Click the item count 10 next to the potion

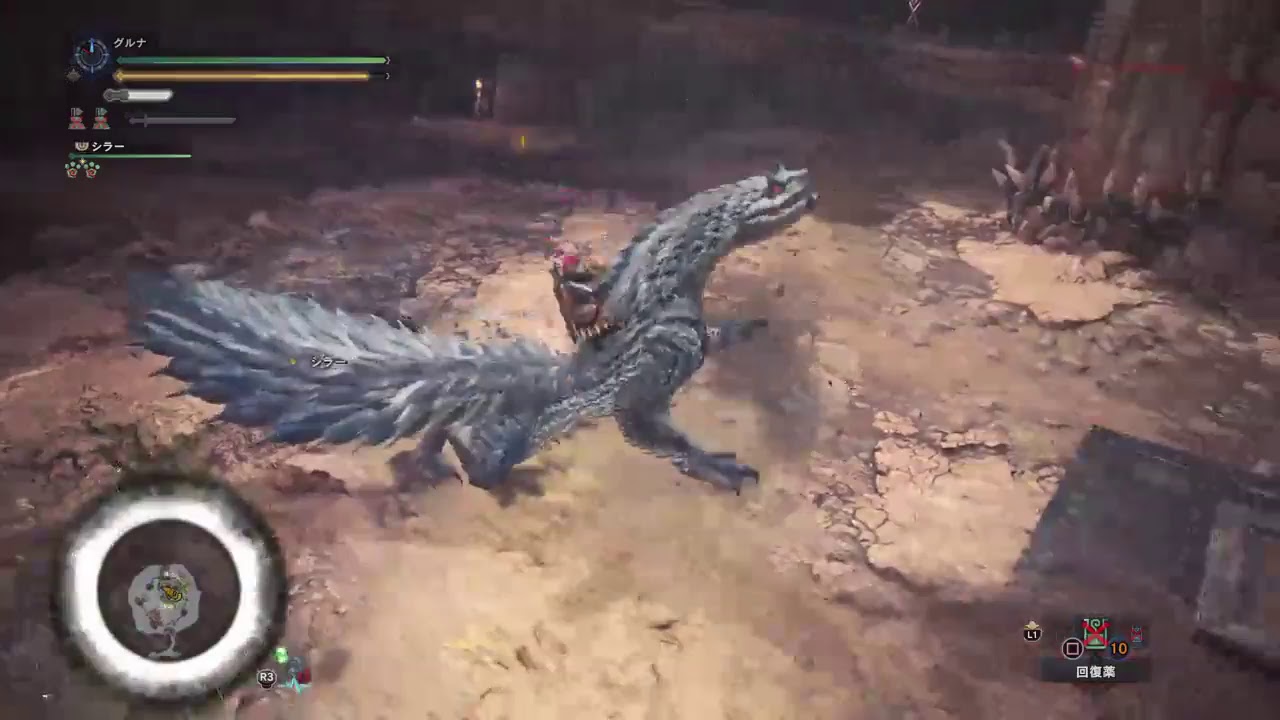(x=1118, y=648)
